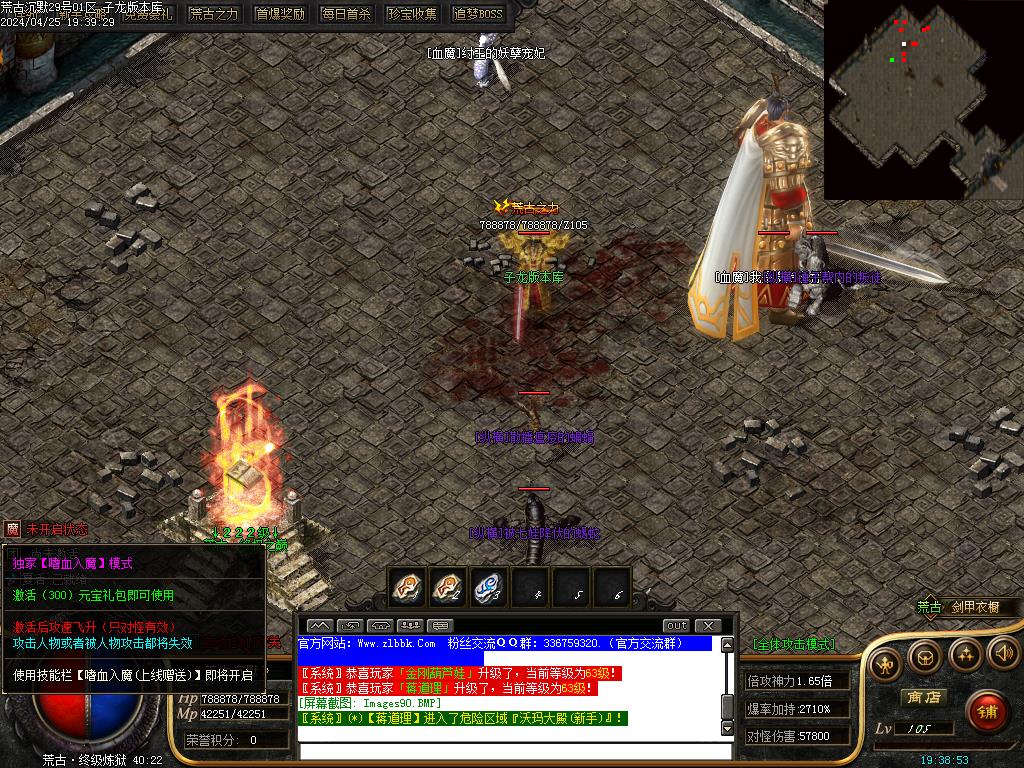Click the chat window's 'out' button

[676, 626]
